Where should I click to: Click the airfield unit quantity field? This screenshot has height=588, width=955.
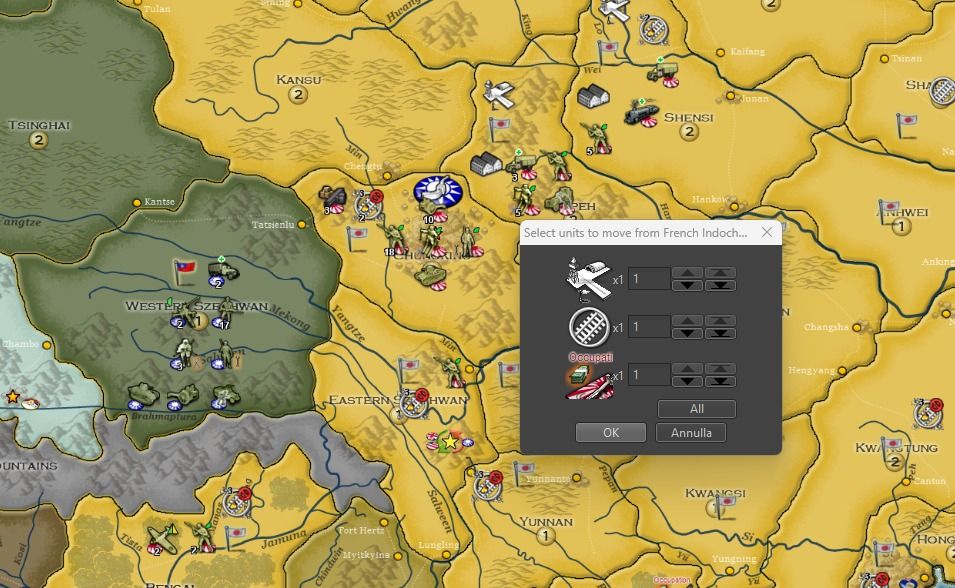pos(649,278)
